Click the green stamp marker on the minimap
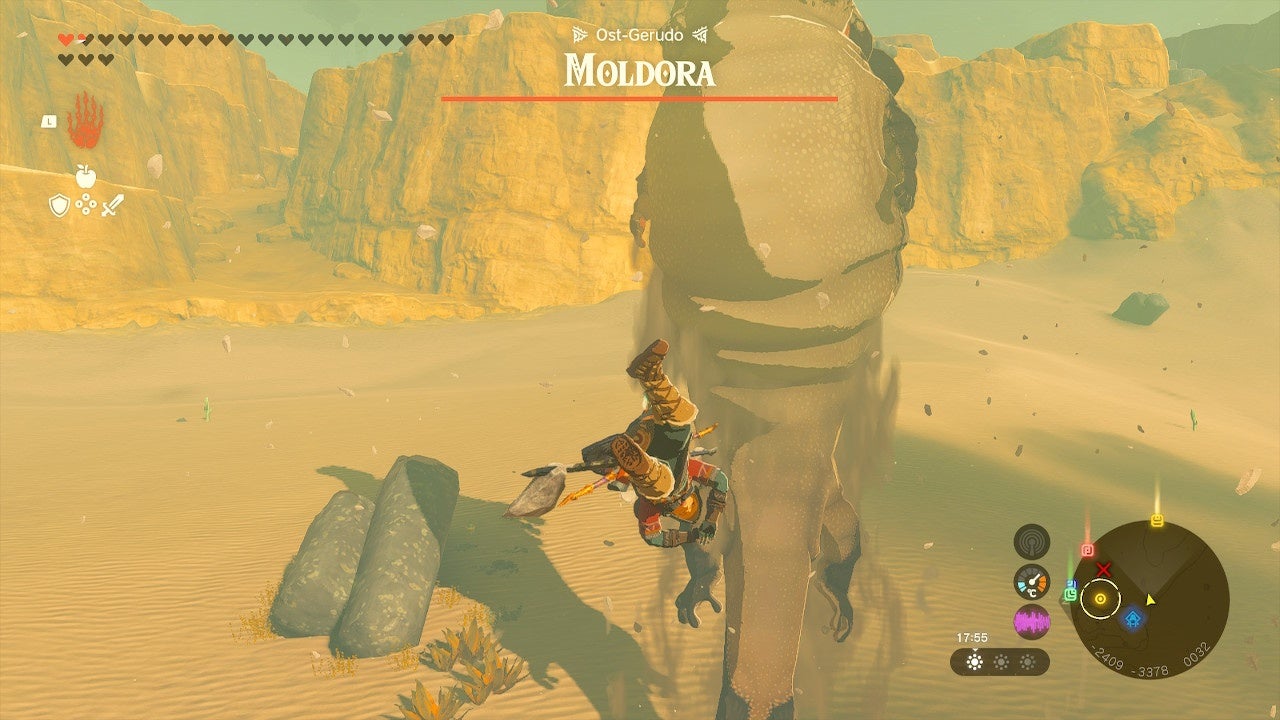 coord(1071,596)
